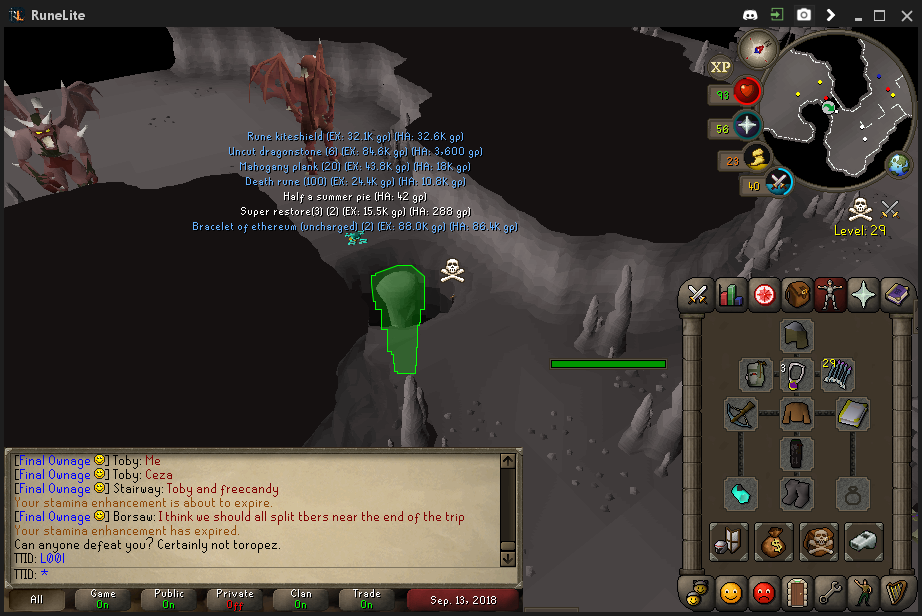The height and width of the screenshot is (616, 922).
Task: Show the Inventory backpack tab
Action: [x=797, y=295]
